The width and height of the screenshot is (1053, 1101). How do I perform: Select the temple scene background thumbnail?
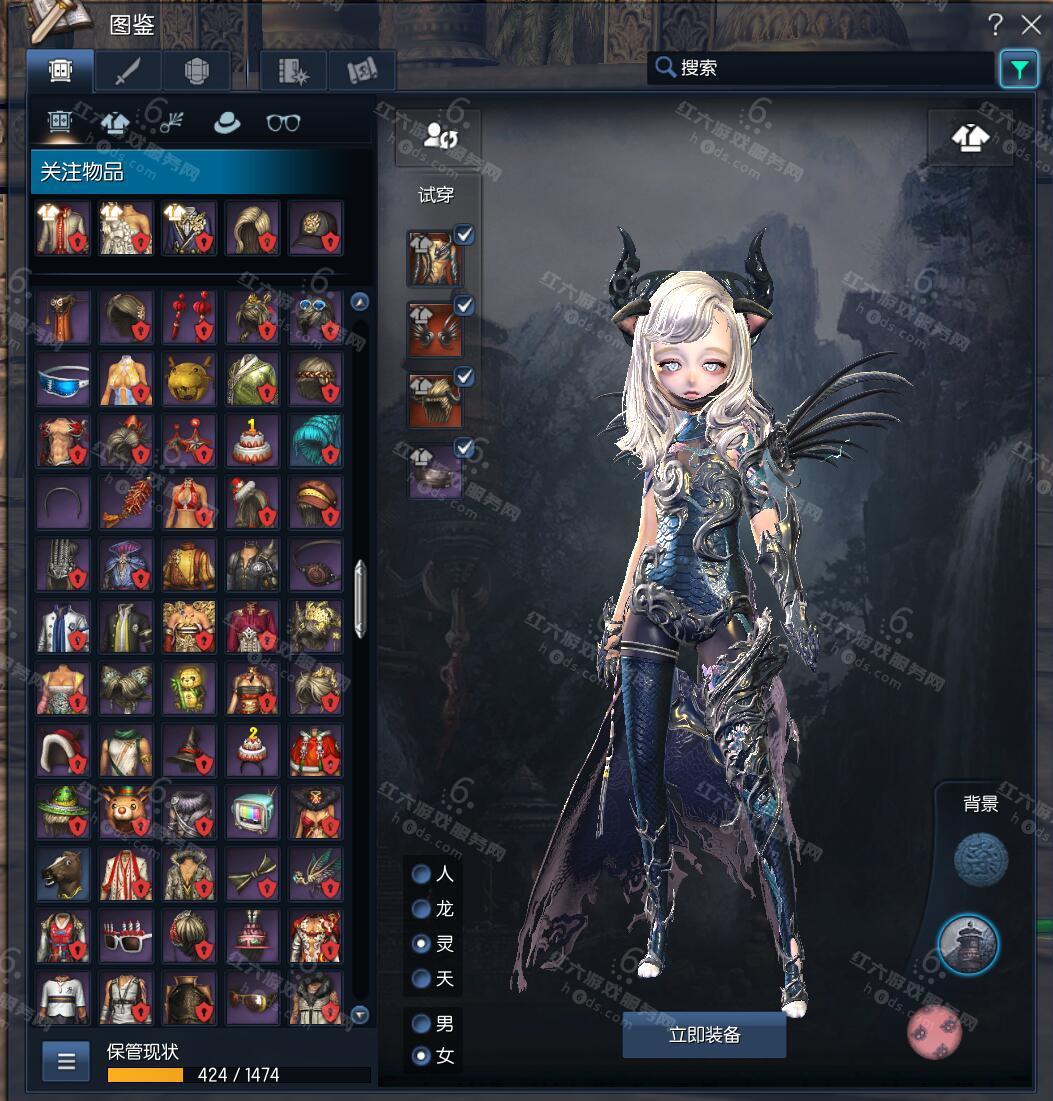[x=968, y=945]
